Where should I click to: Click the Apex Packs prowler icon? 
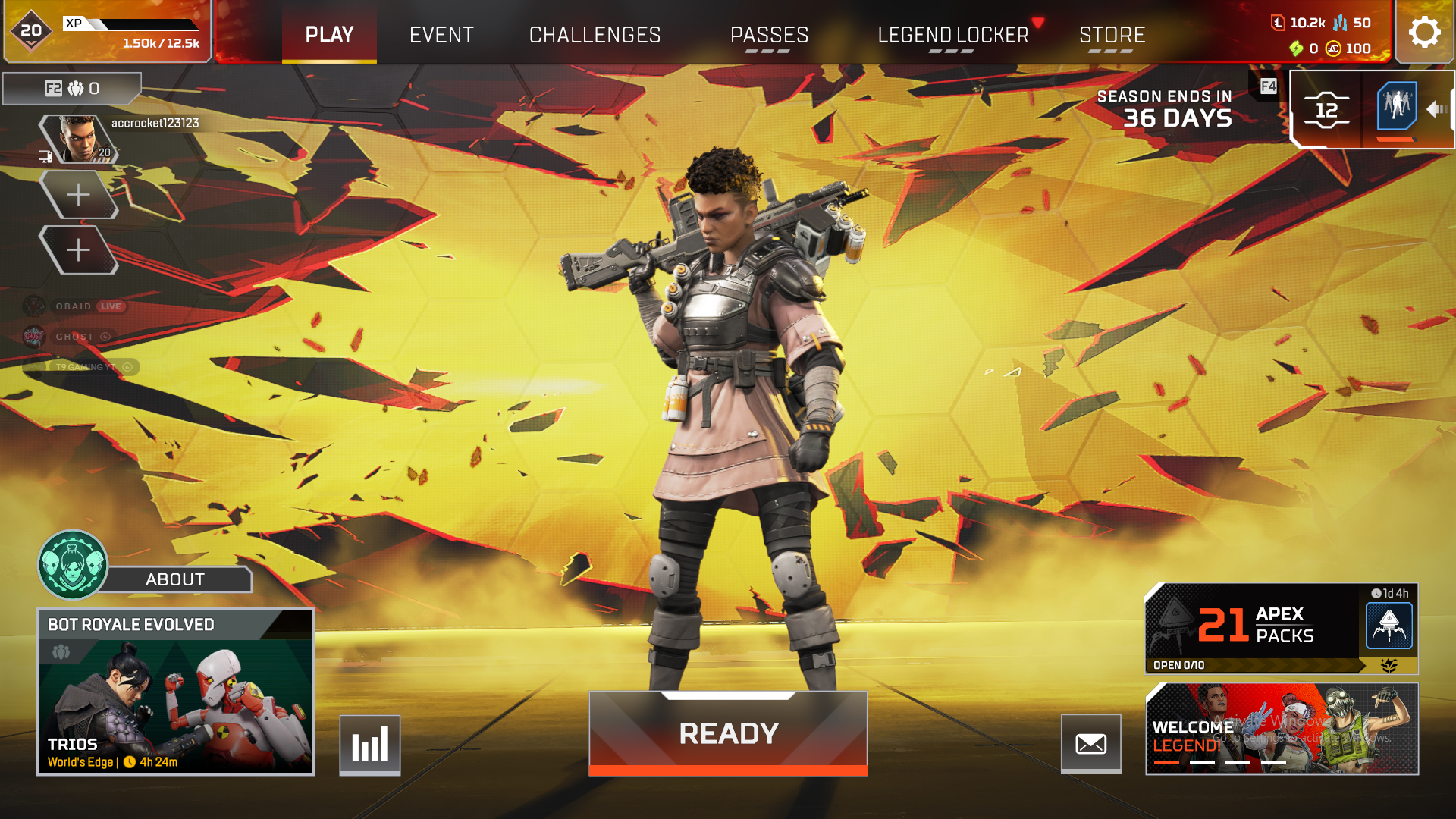pyautogui.click(x=1389, y=626)
